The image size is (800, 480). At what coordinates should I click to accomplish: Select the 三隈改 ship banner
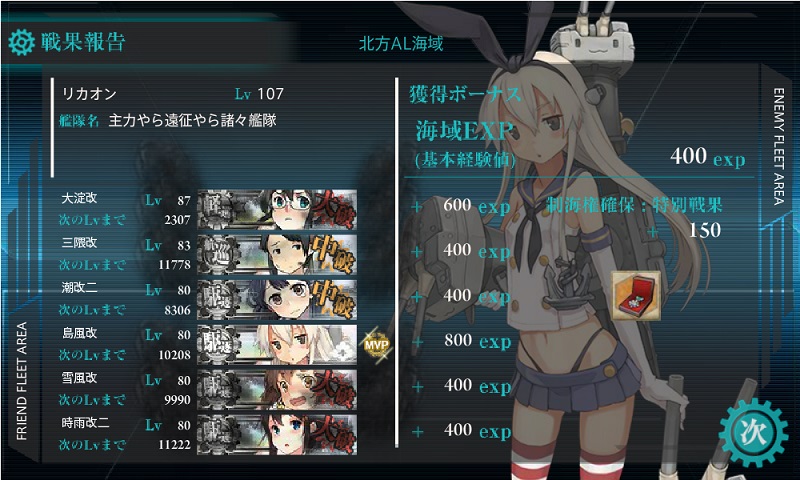point(278,252)
